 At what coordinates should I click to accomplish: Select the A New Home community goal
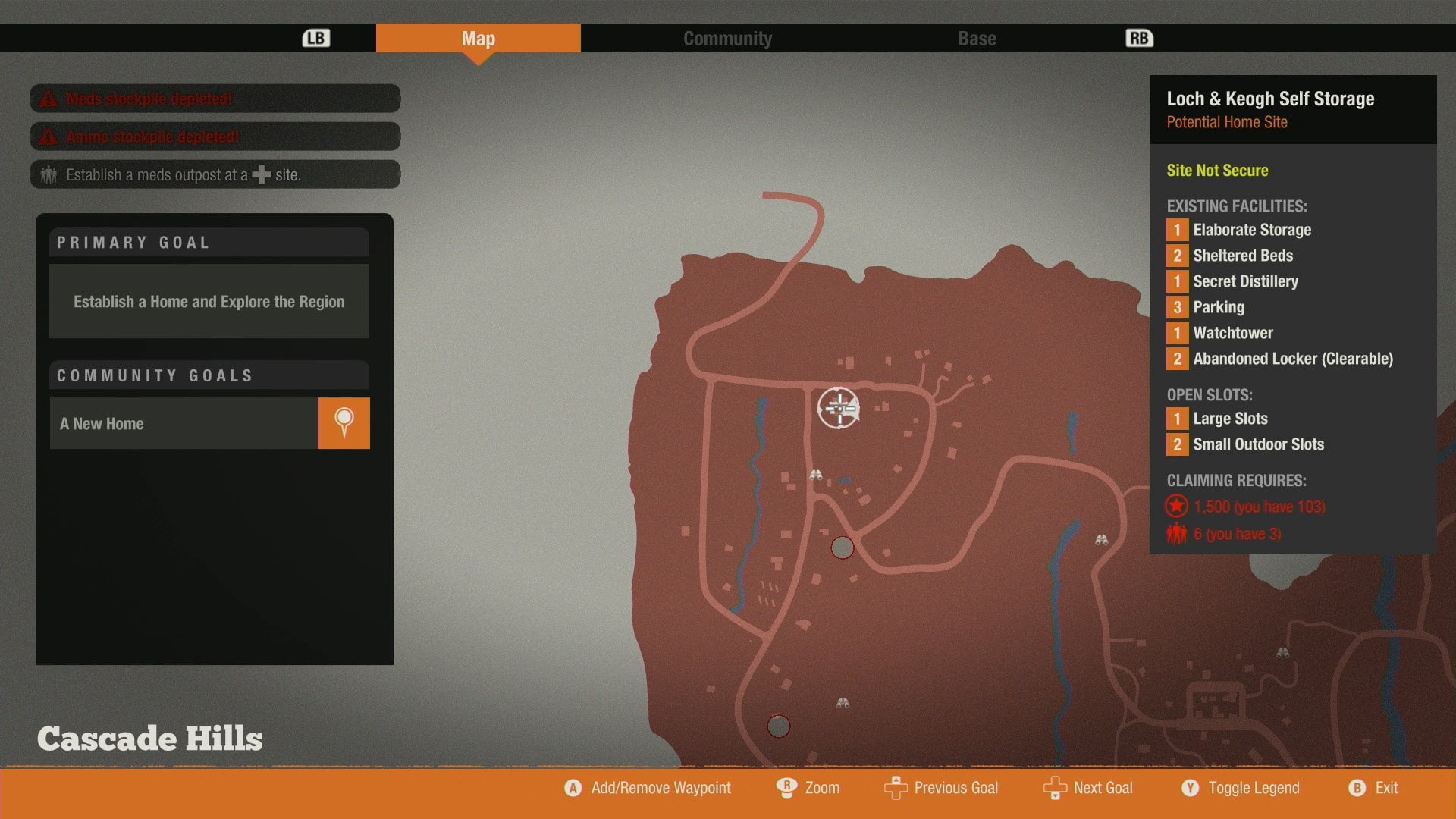(184, 423)
